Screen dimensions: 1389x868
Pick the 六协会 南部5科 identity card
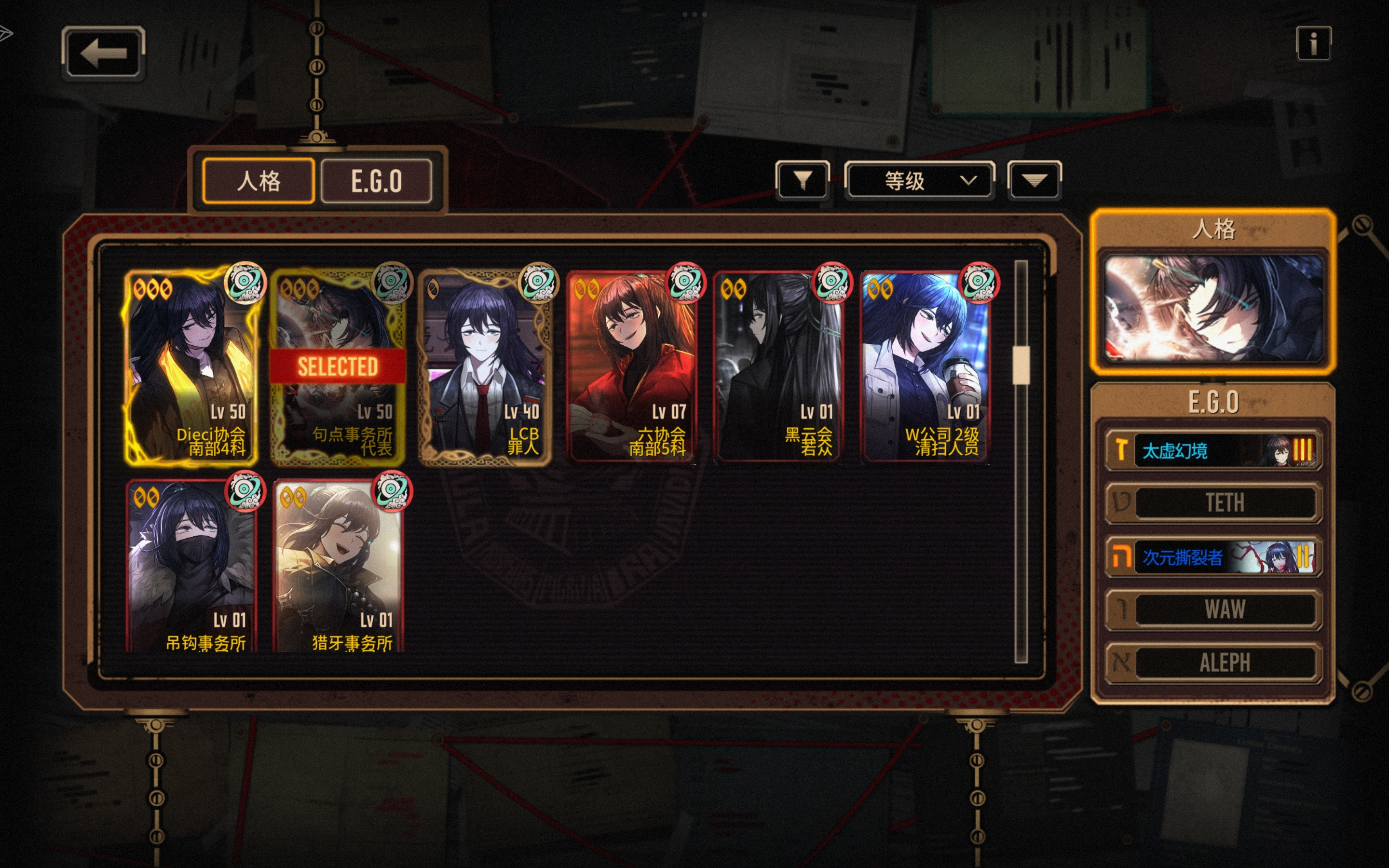(631, 367)
